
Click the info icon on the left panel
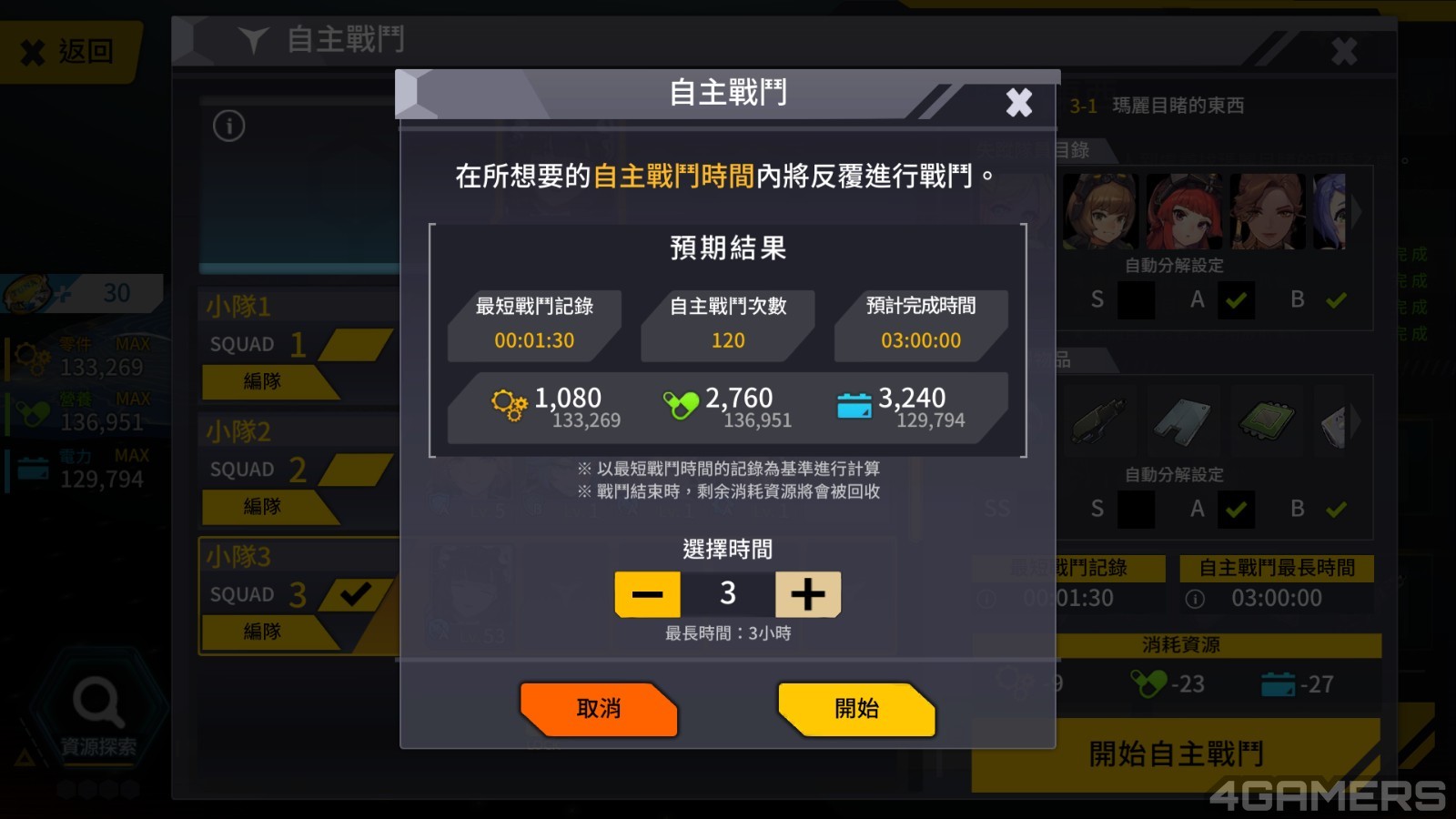coord(229,126)
